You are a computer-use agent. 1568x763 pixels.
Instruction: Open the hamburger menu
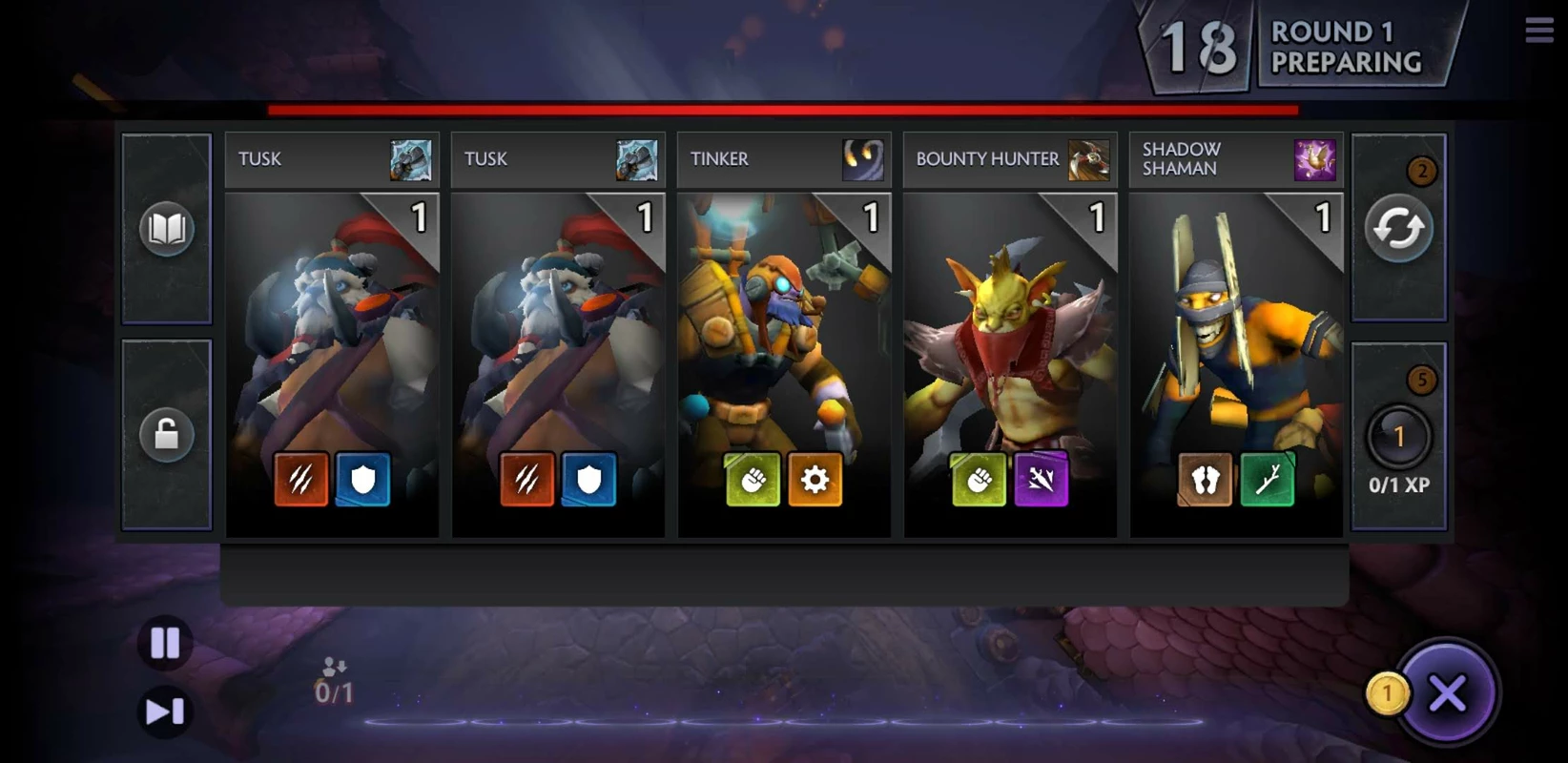(x=1538, y=31)
